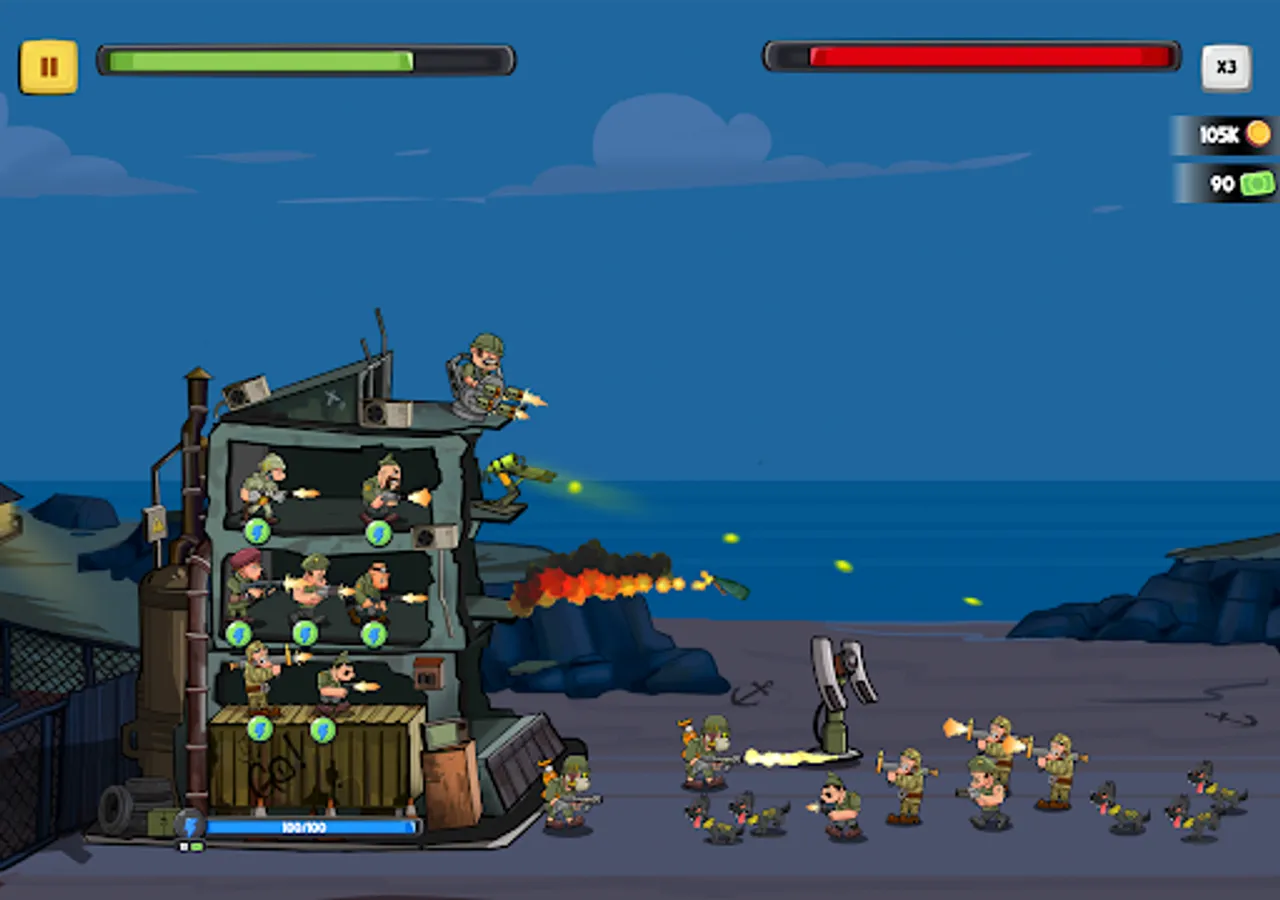
Task: Tap the lightning icon under the red-beret soldier
Action: (x=238, y=633)
